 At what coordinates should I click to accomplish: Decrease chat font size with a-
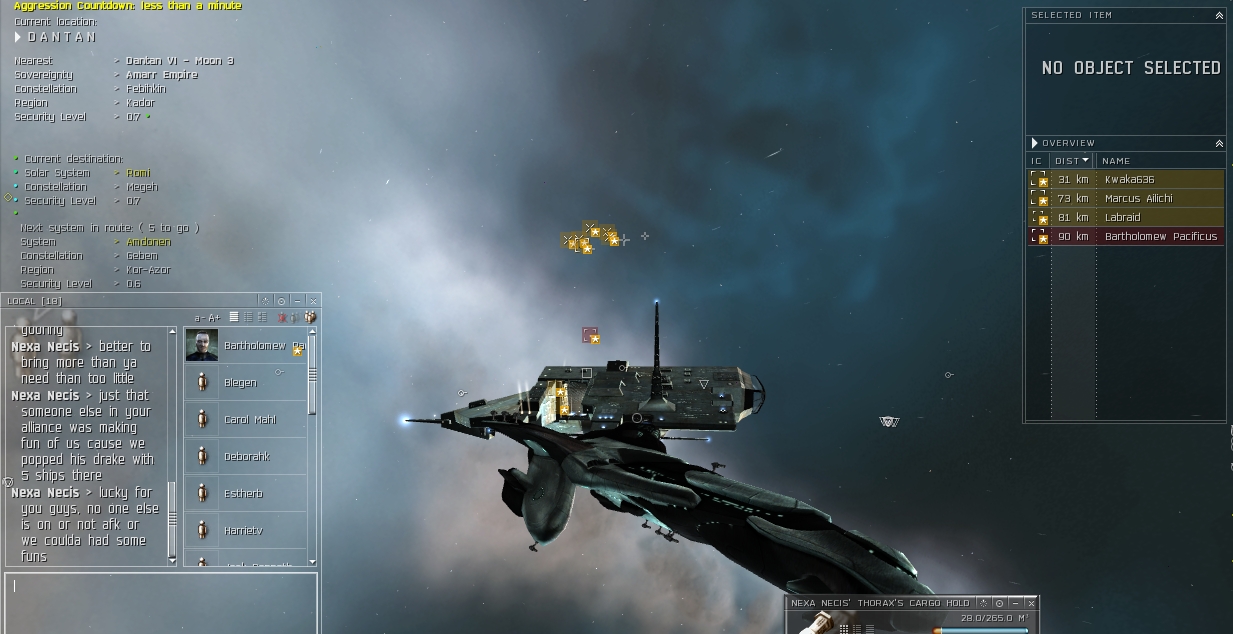(x=200, y=318)
